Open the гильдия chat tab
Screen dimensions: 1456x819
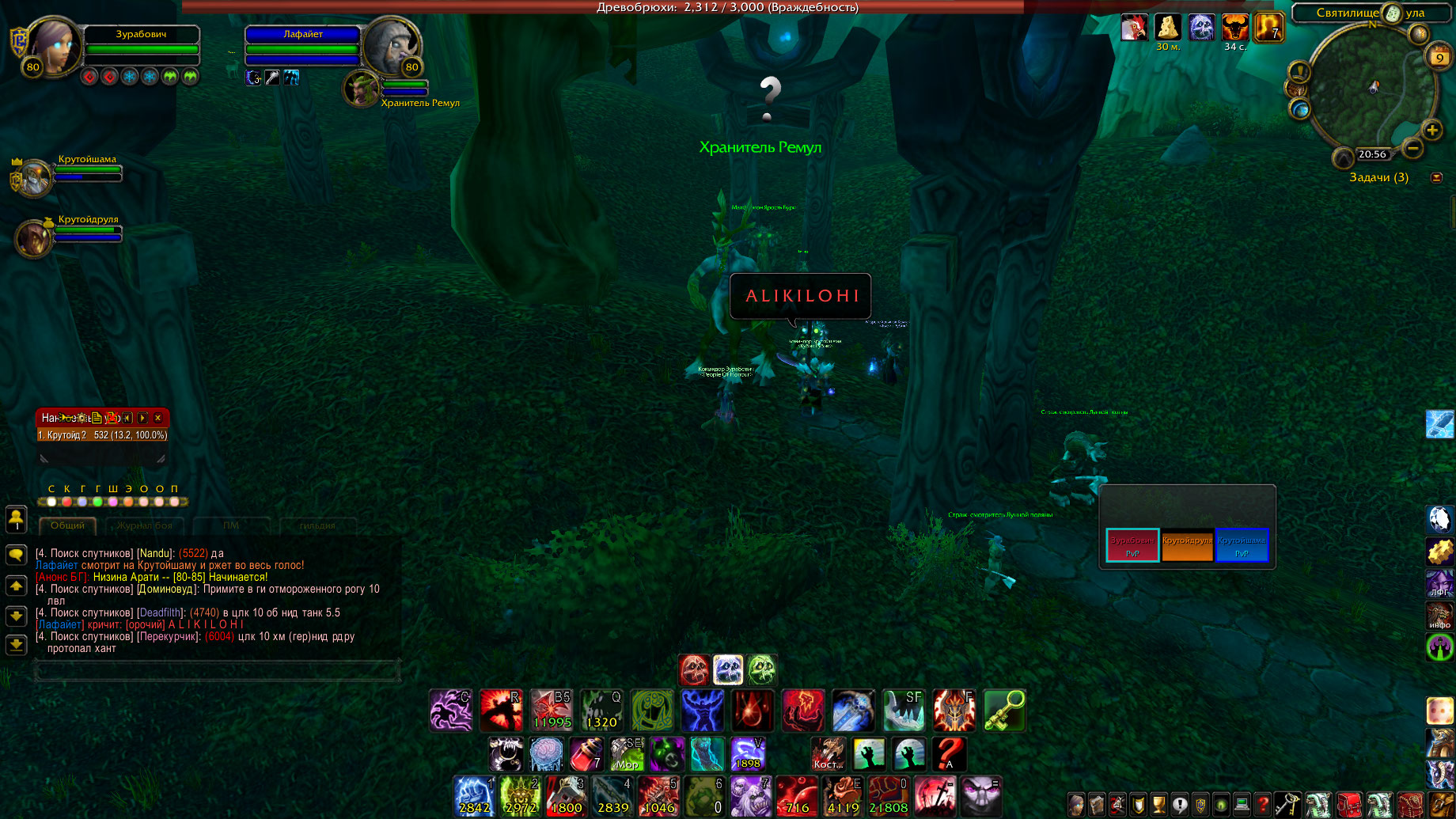[317, 525]
